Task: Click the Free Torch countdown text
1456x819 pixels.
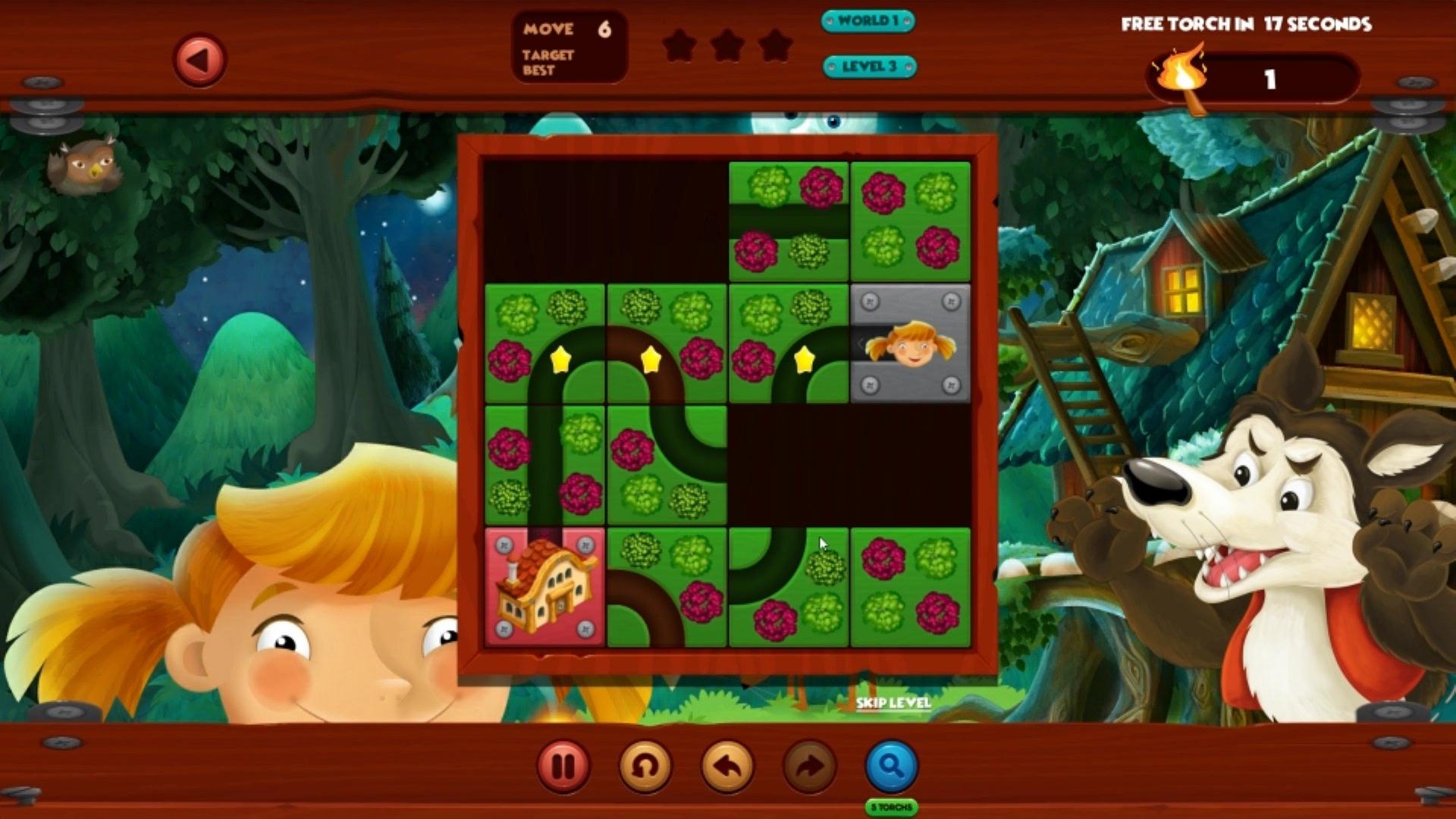Action: pos(1245,24)
